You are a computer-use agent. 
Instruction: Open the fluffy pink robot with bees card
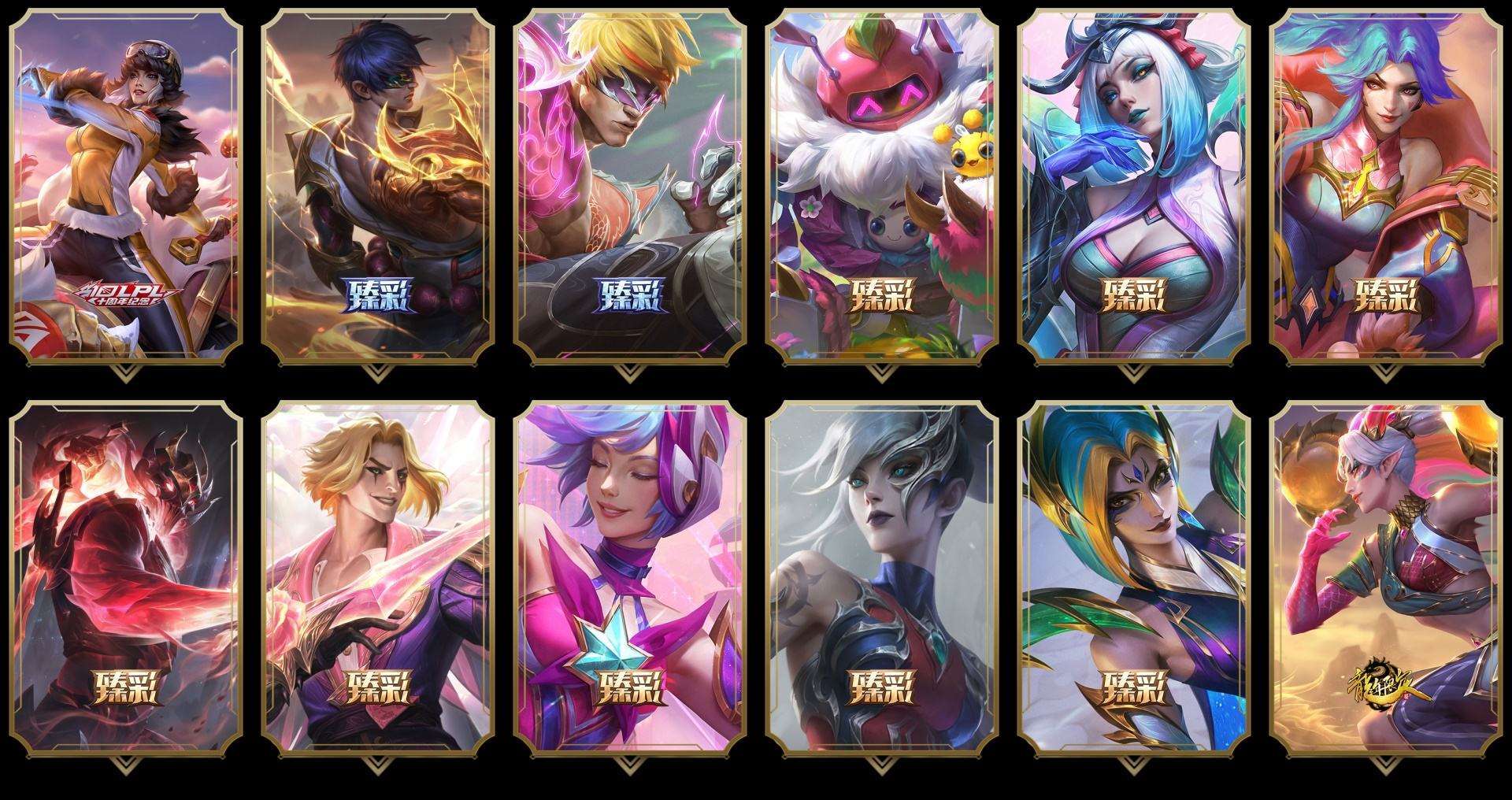(x=882, y=187)
